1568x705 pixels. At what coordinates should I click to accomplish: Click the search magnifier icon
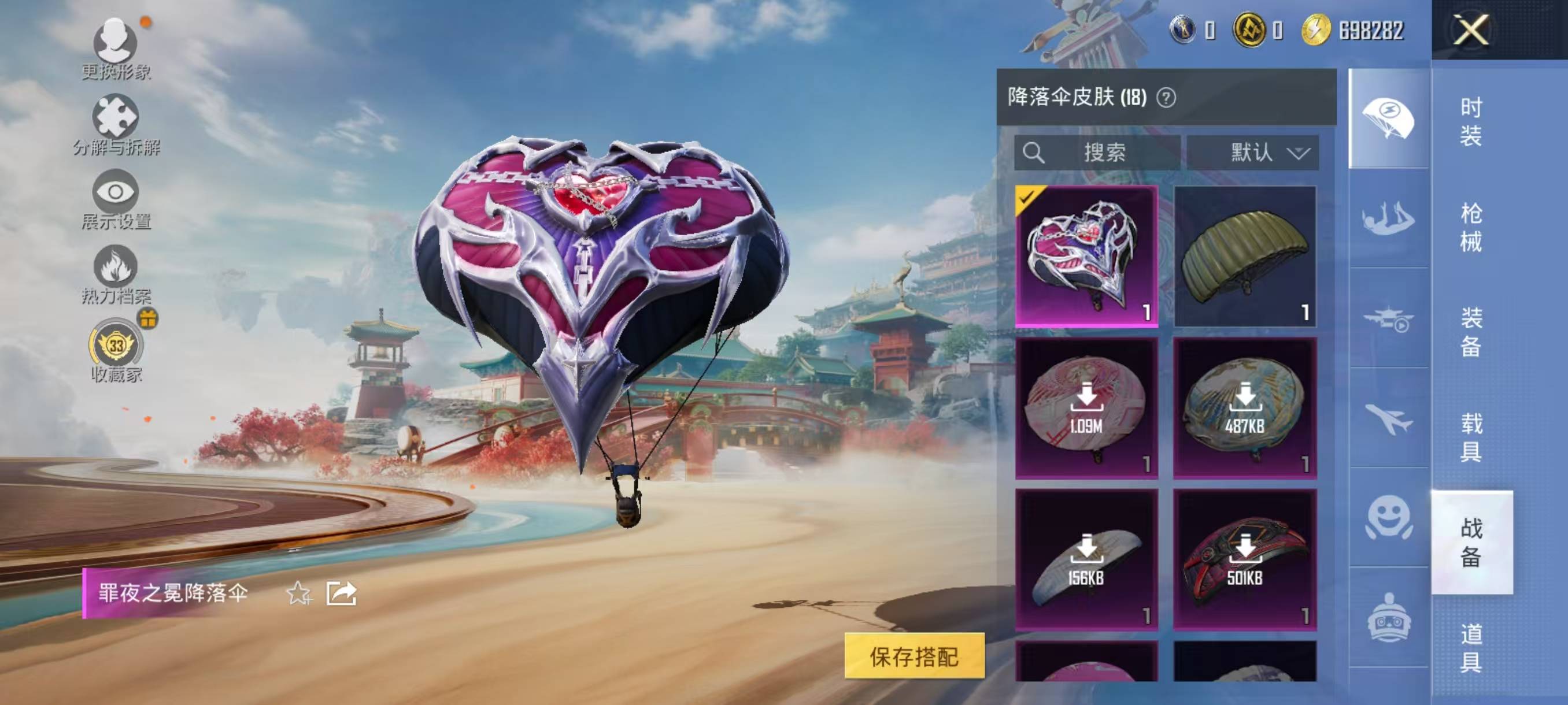(x=1033, y=152)
